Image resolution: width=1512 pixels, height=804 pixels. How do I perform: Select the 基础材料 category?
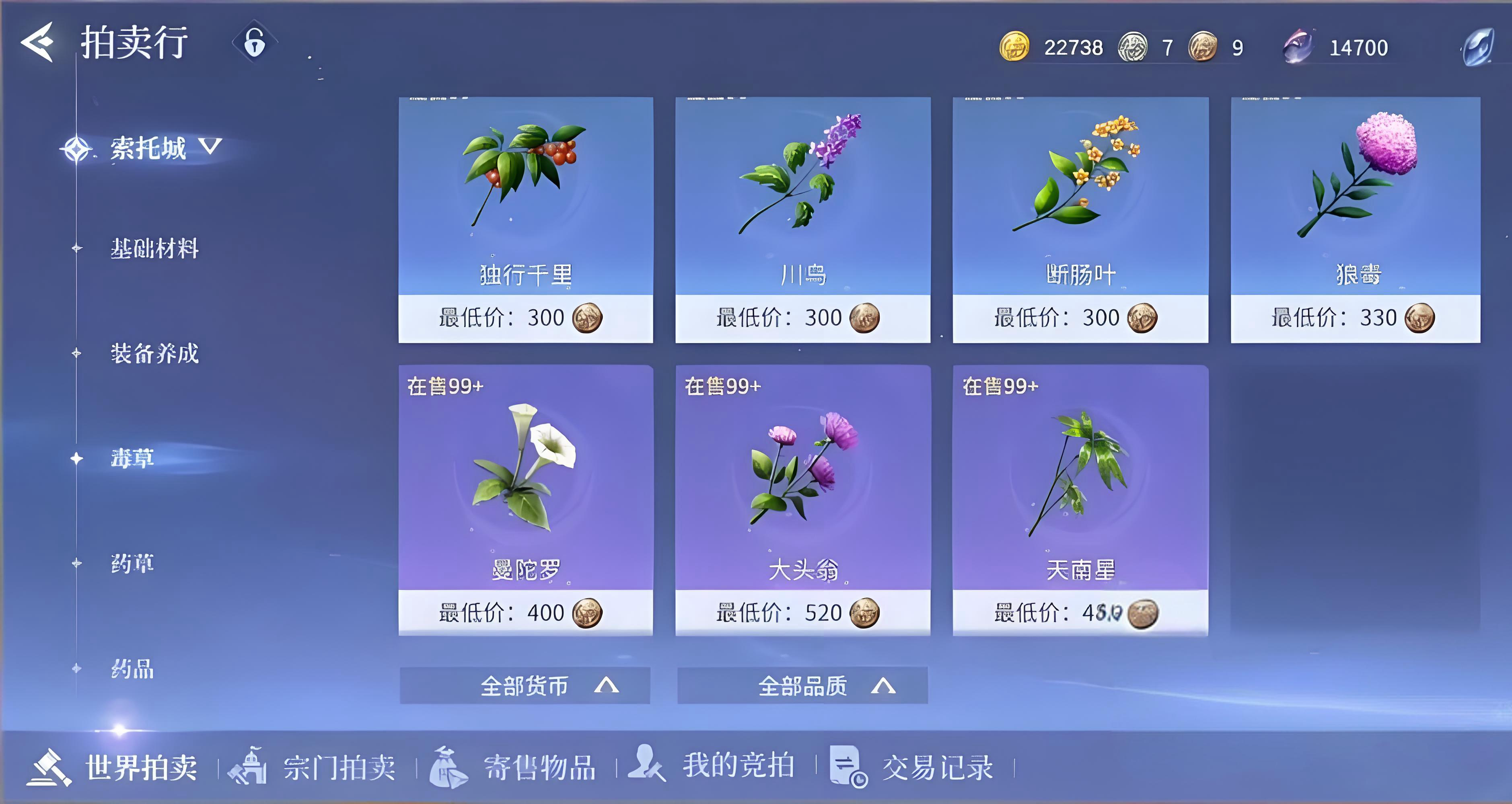[x=154, y=249]
